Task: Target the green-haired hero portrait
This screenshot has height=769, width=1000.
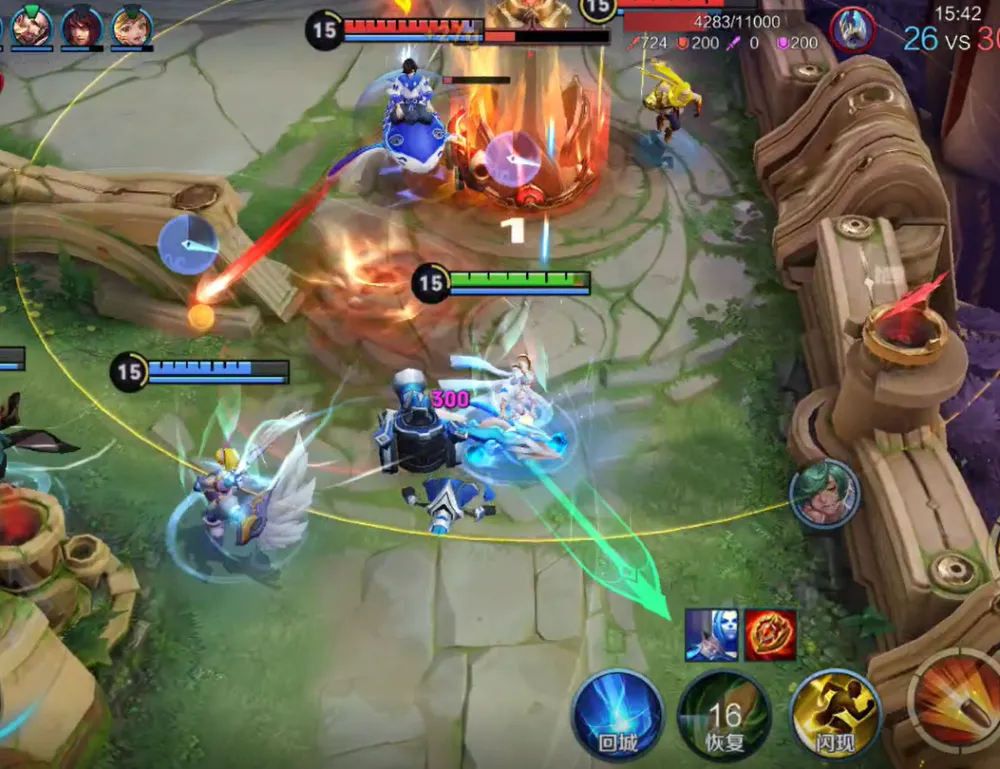Action: (x=825, y=493)
